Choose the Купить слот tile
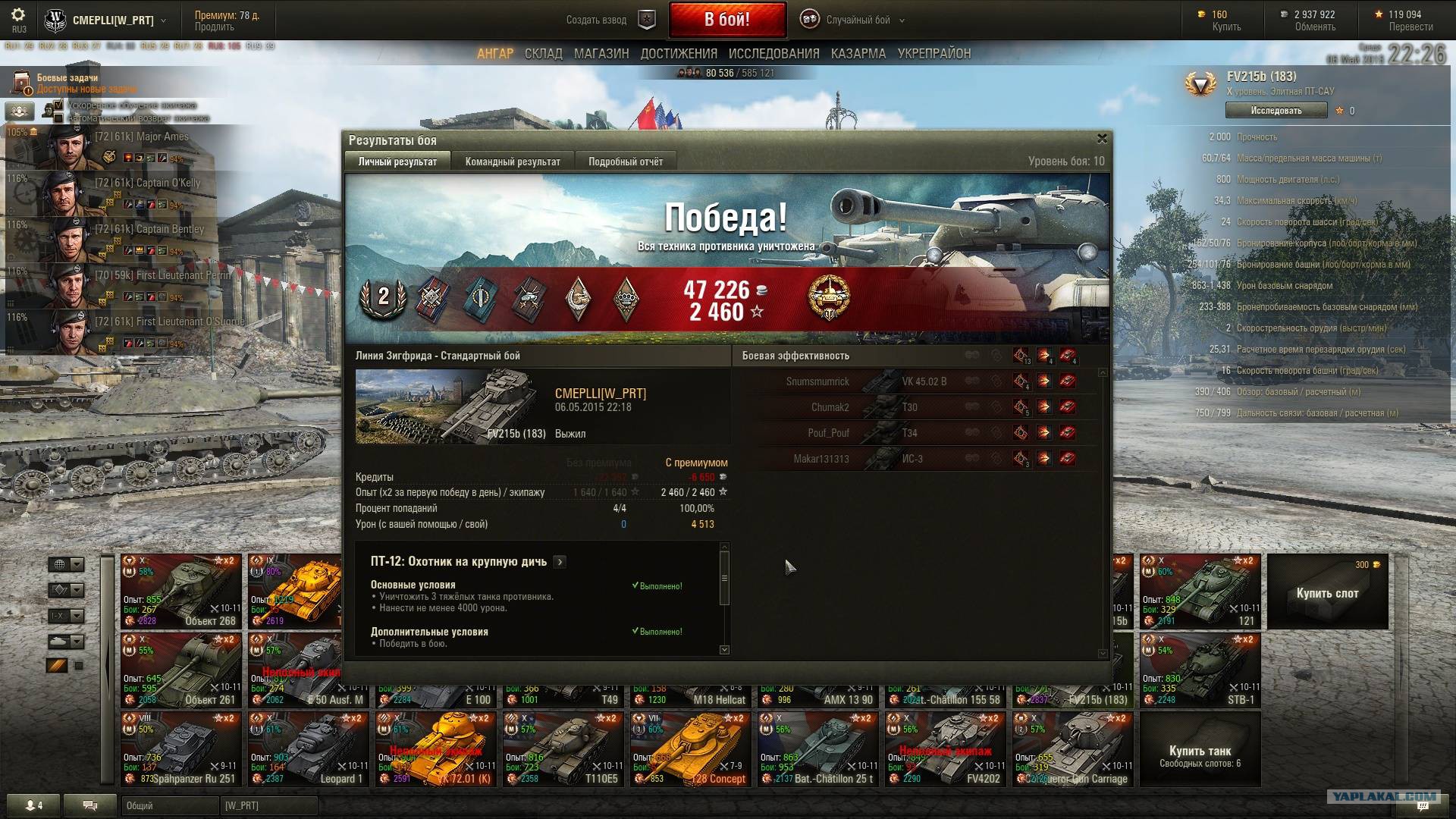This screenshot has width=1456, height=819. click(1327, 592)
